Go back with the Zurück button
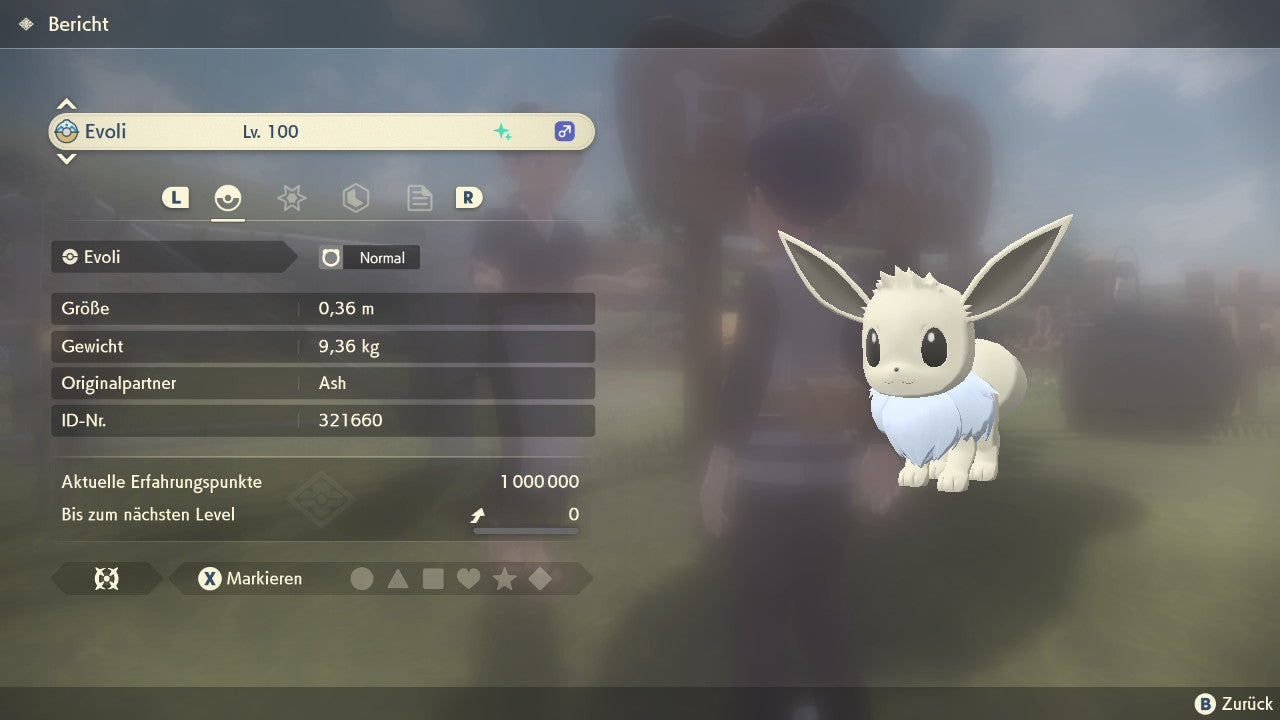 pos(1233,704)
